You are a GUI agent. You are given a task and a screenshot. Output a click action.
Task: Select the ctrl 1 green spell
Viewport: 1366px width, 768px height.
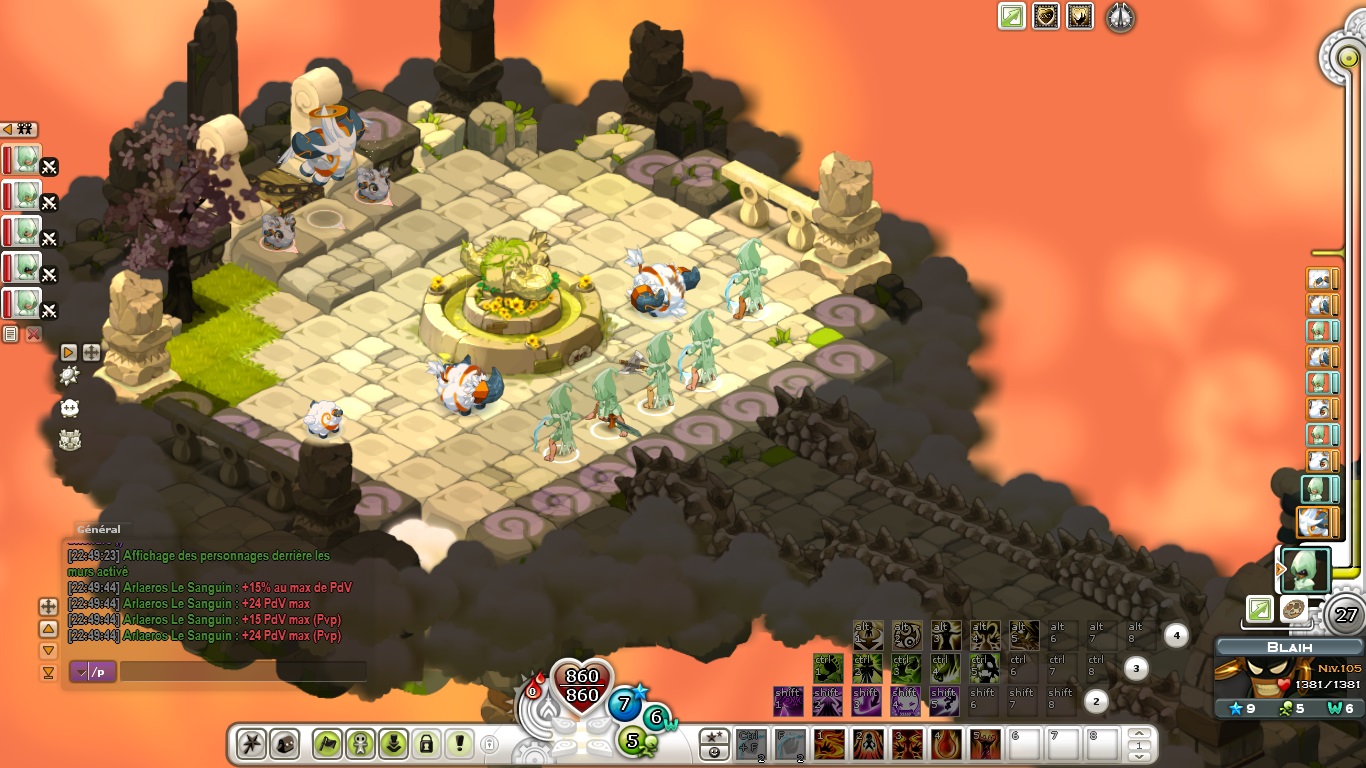(x=828, y=668)
